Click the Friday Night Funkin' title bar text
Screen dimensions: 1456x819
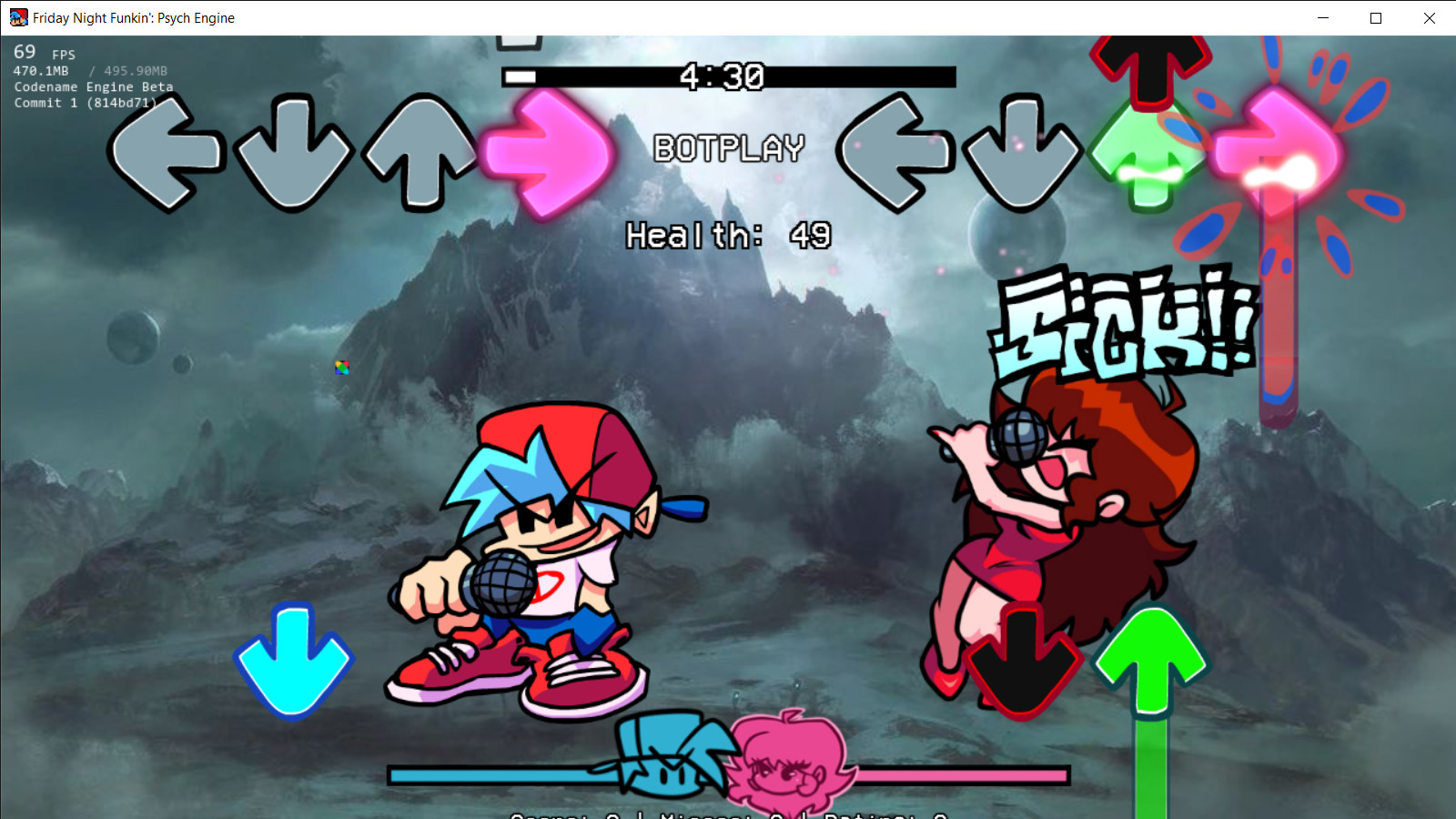132,18
